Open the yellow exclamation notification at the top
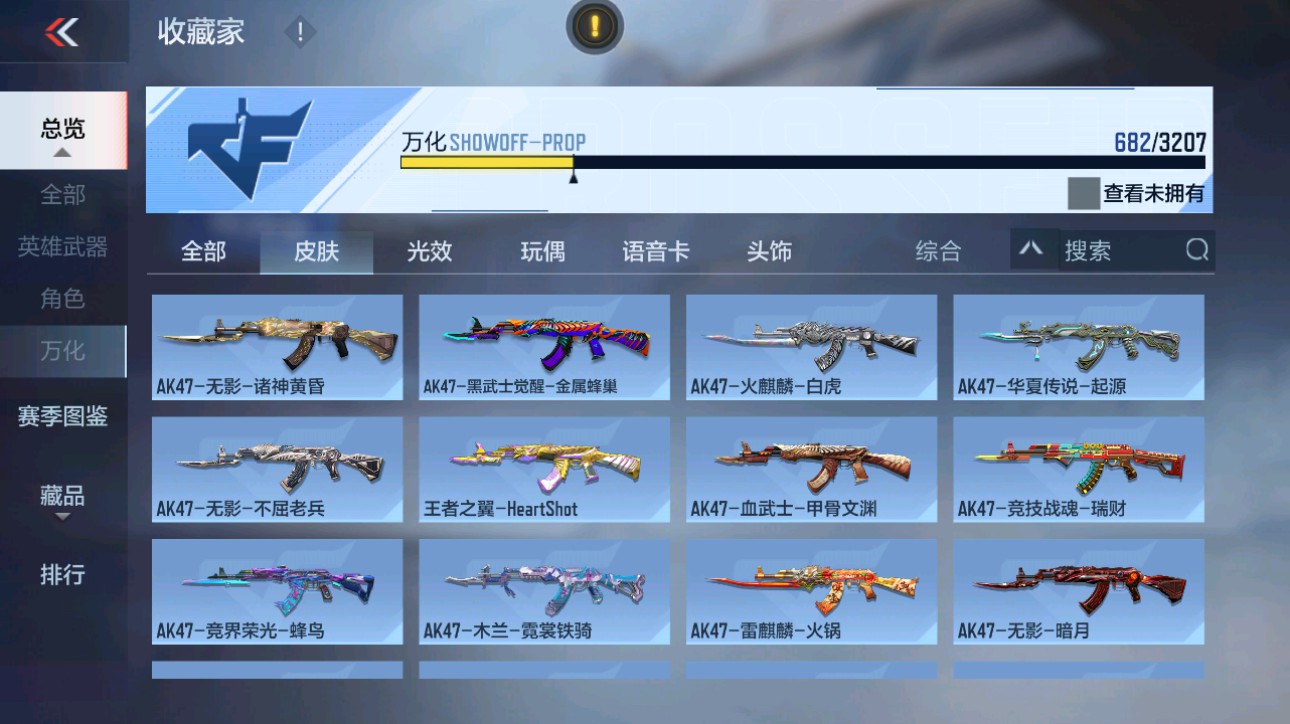1290x724 pixels. pos(594,27)
